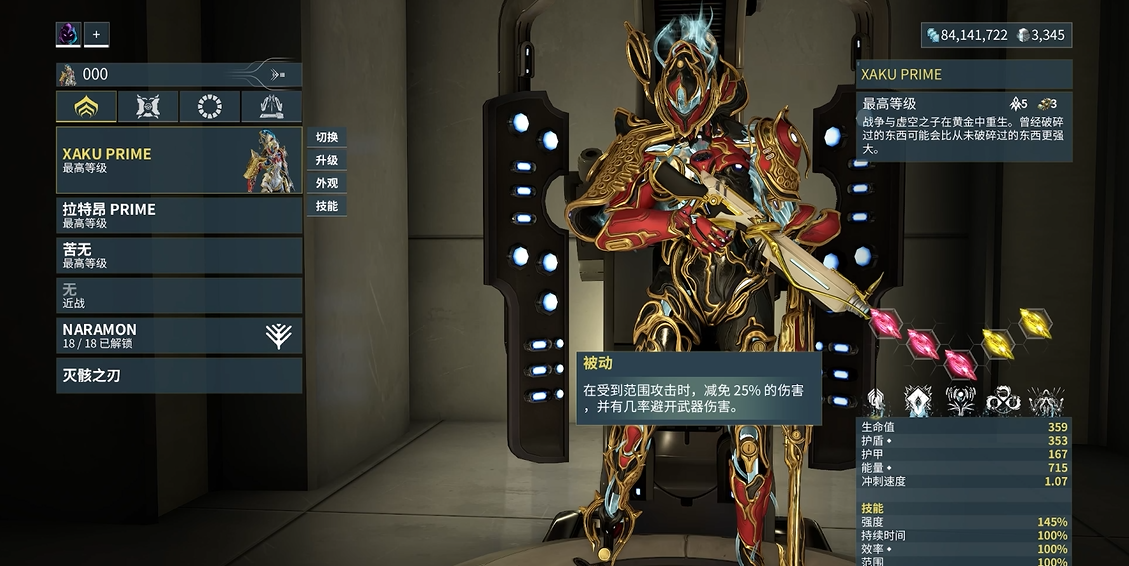Click the 切换 button
The width and height of the screenshot is (1129, 566).
pos(326,137)
